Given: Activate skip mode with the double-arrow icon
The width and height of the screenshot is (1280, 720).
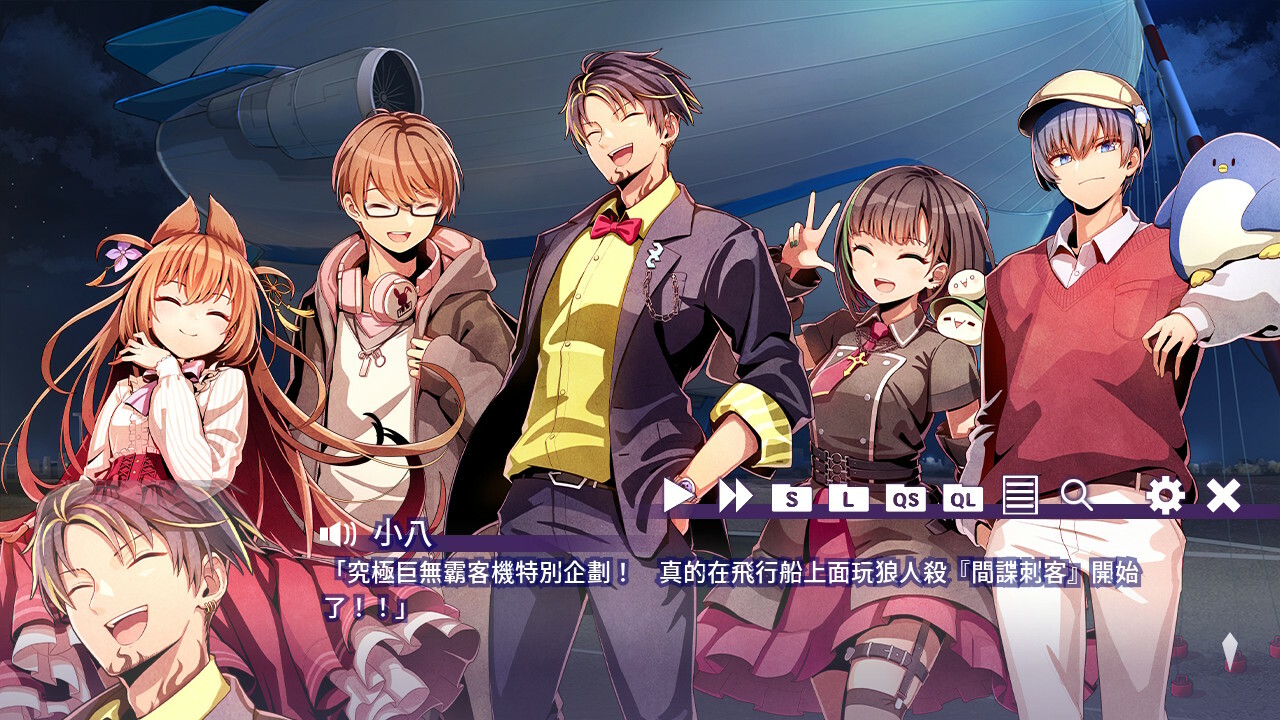Looking at the screenshot, I should pyautogui.click(x=735, y=496).
